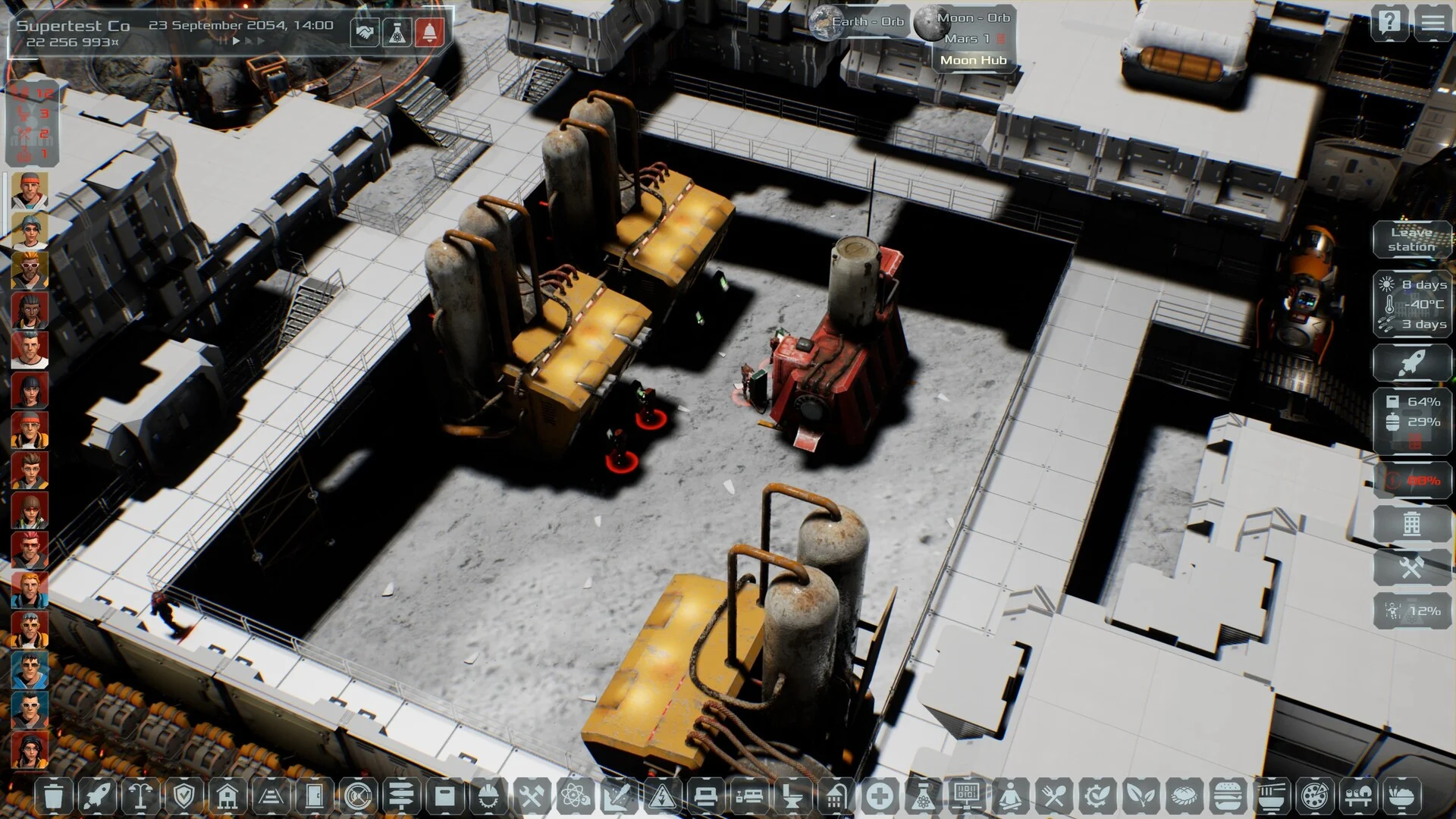This screenshot has height=819, width=1456.
Task: Pause the game time
Action: click(223, 41)
